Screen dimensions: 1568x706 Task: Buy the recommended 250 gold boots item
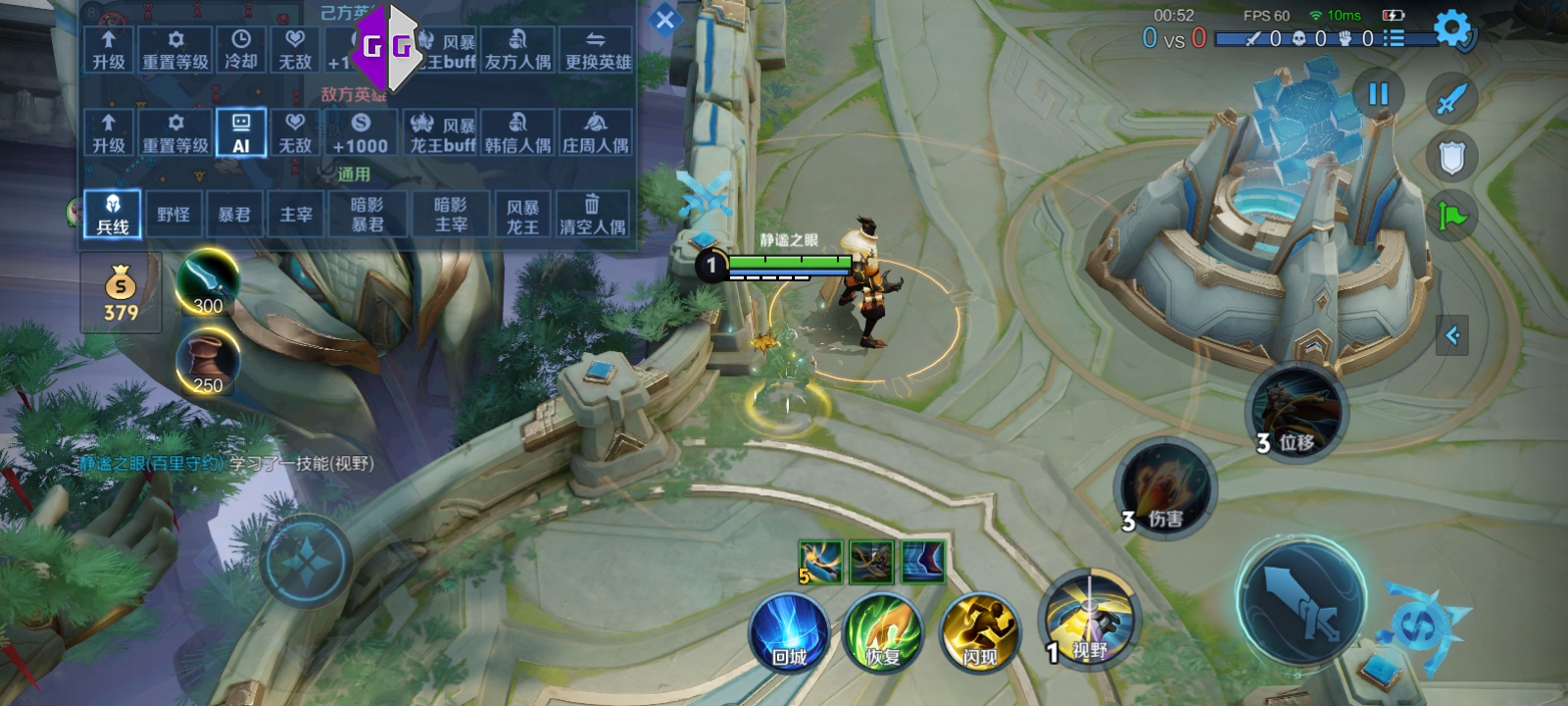click(x=207, y=361)
